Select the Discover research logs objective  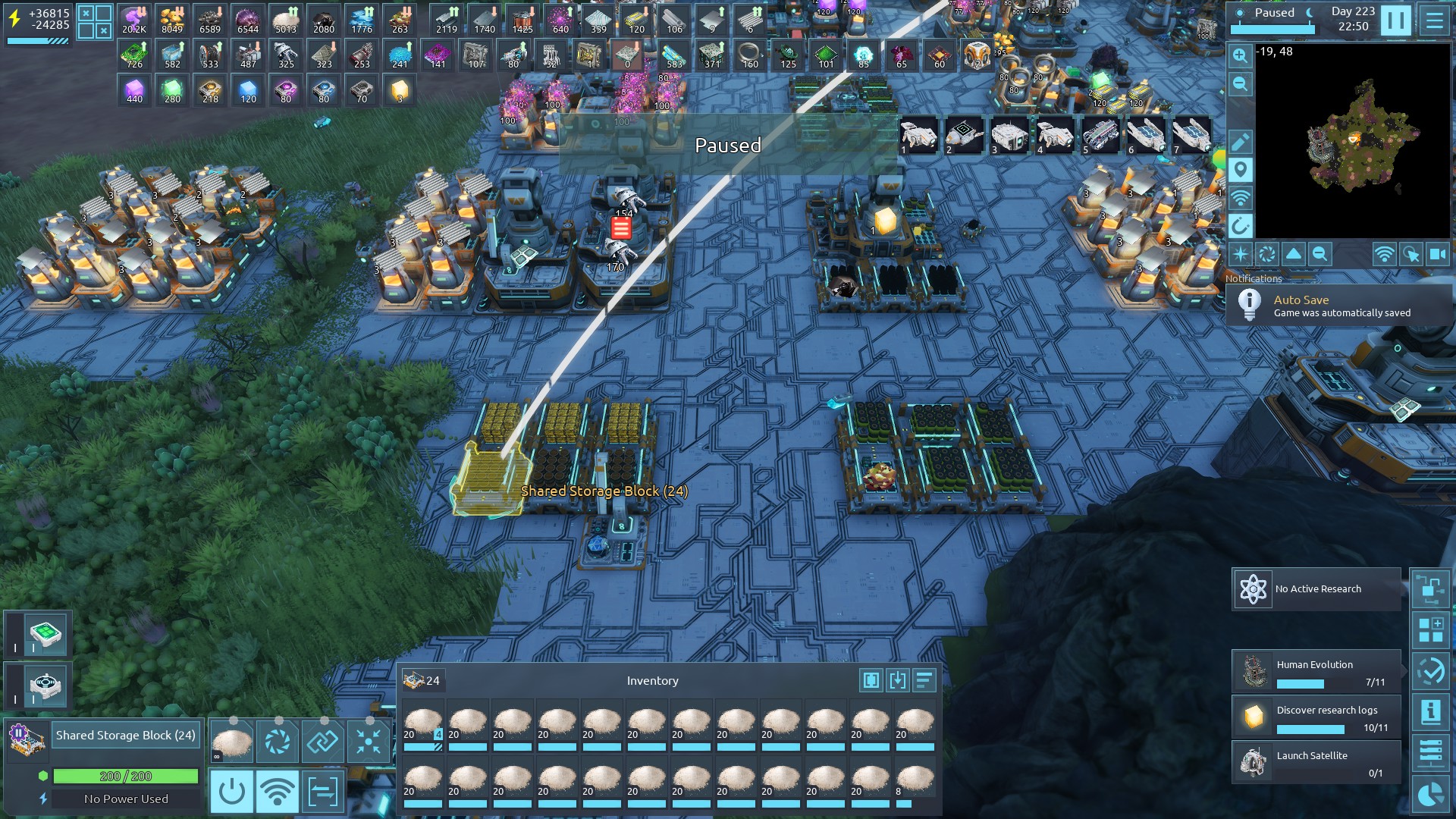point(1316,717)
